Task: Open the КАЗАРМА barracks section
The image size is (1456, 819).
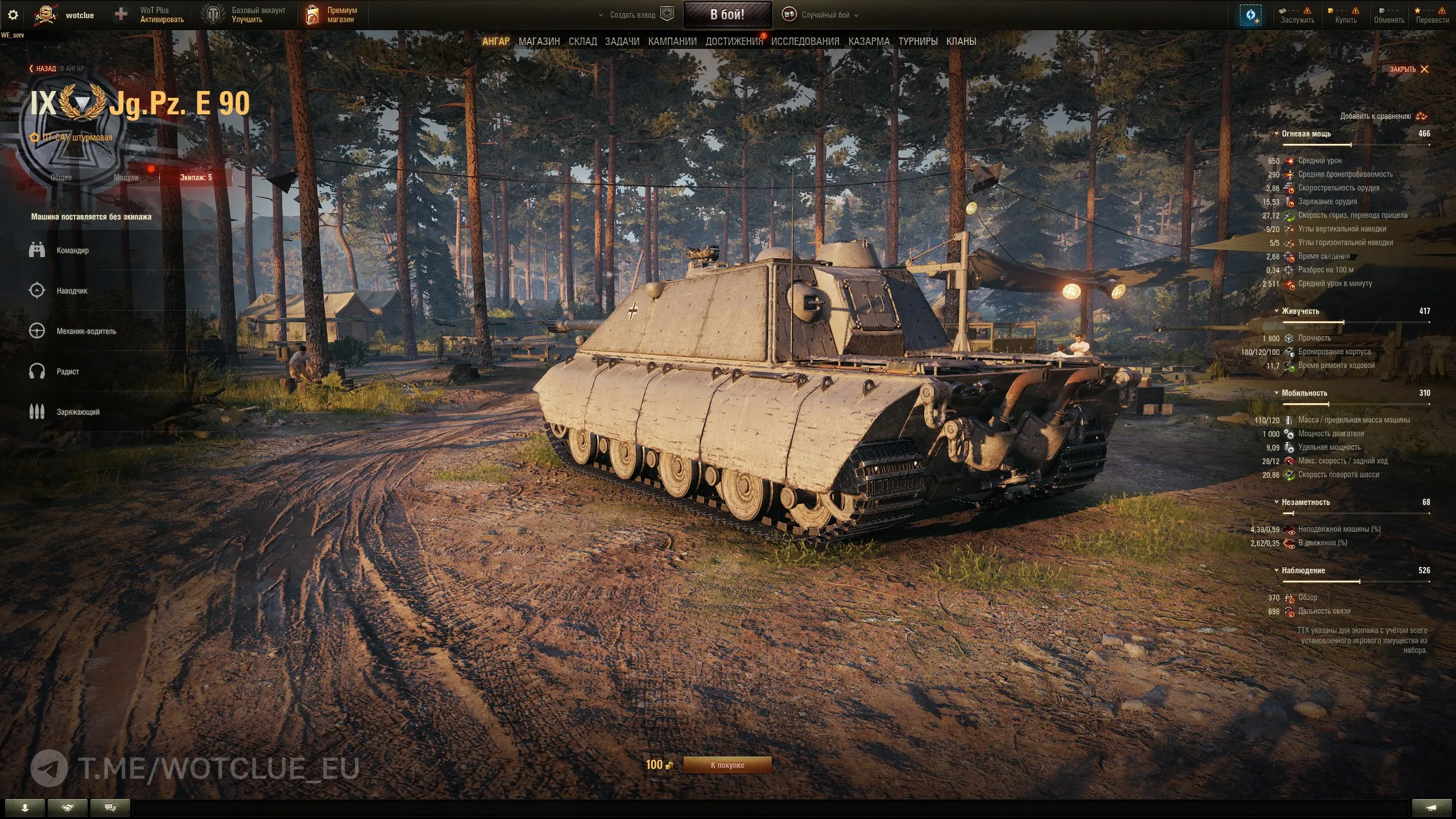Action: pos(868,42)
